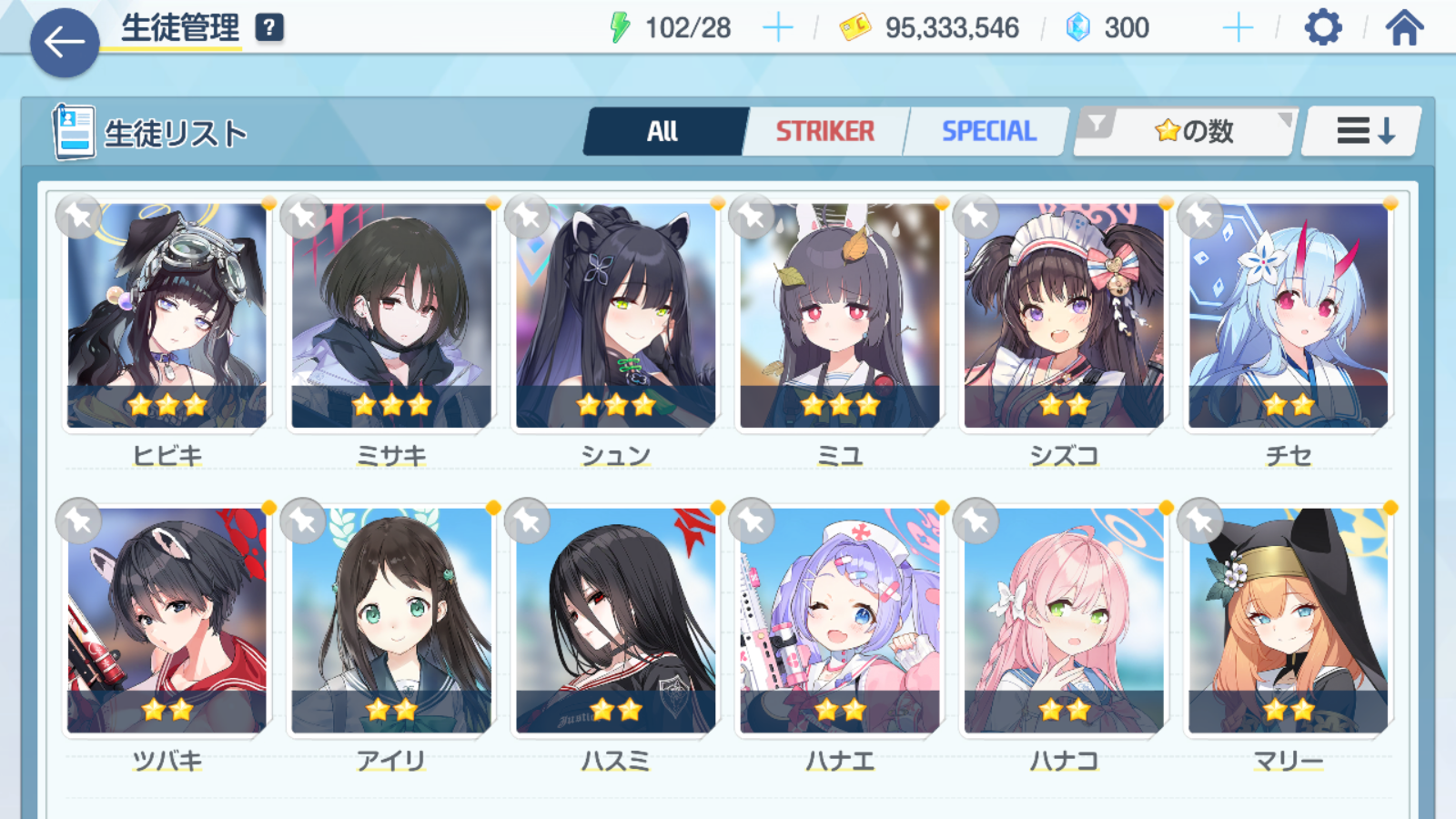Viewport: 1456px width, 819px height.
Task: Select the ツバキ student card
Action: (167, 621)
